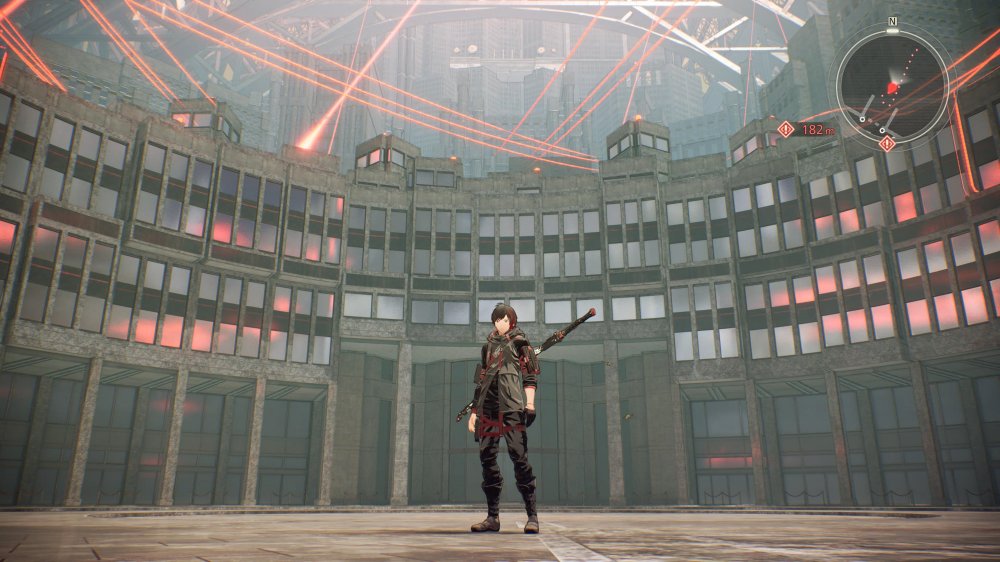Viewport: 1000px width, 562px height.
Task: Select the objective marker beside the 182 m distance
Action: 786,129
